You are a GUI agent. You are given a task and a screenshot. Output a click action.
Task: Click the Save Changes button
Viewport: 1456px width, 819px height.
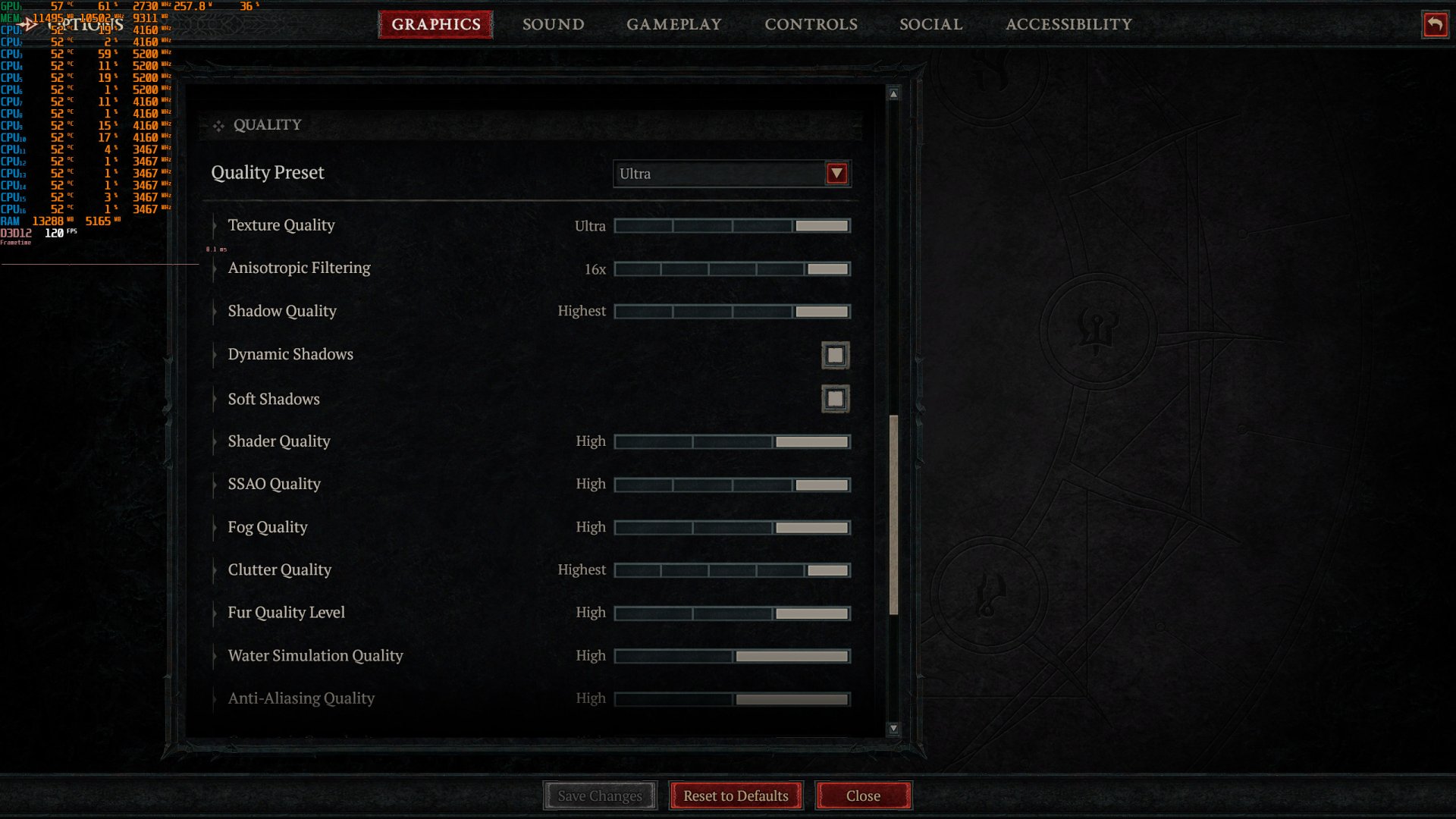(x=599, y=795)
